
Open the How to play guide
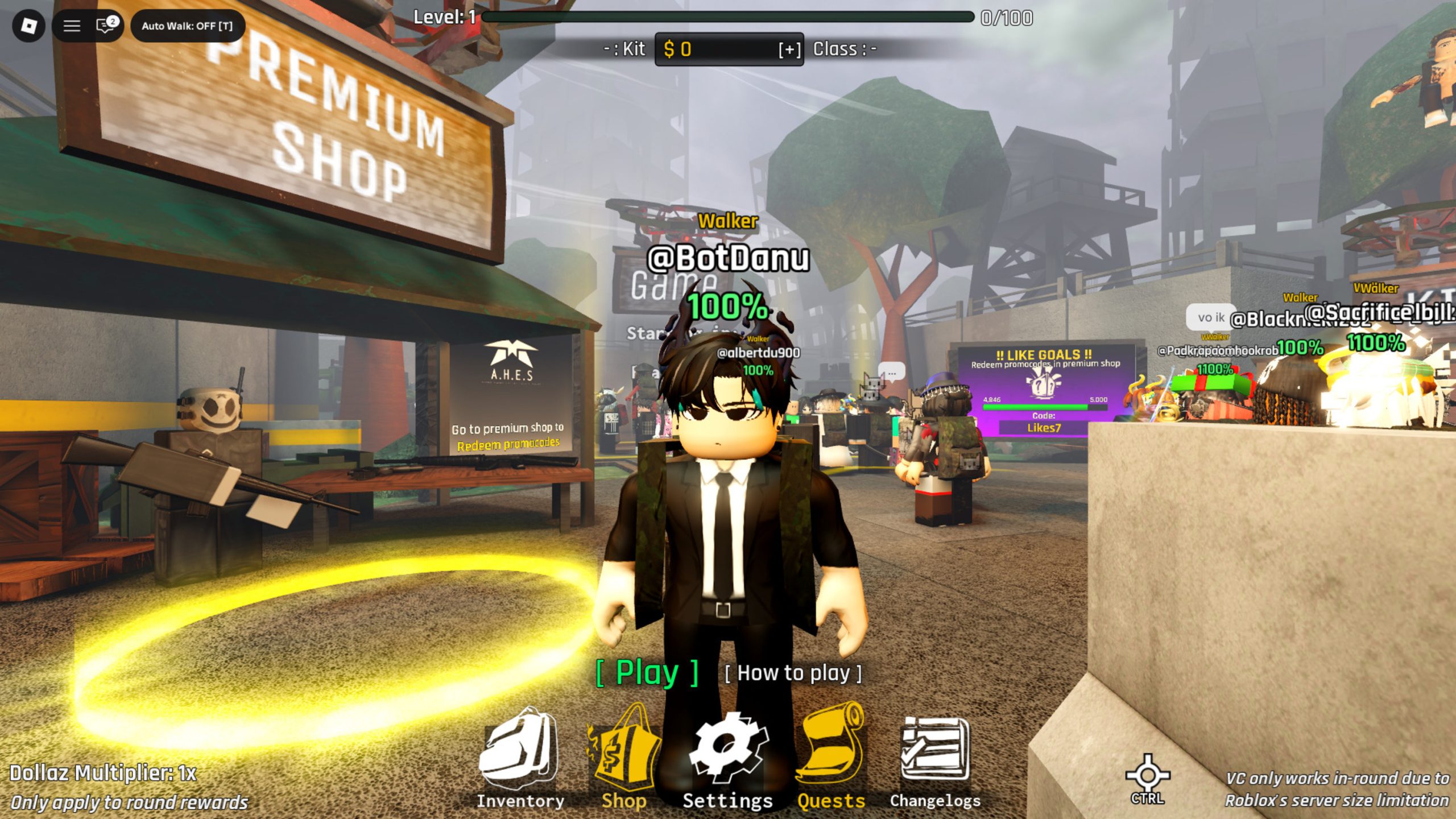[793, 673]
